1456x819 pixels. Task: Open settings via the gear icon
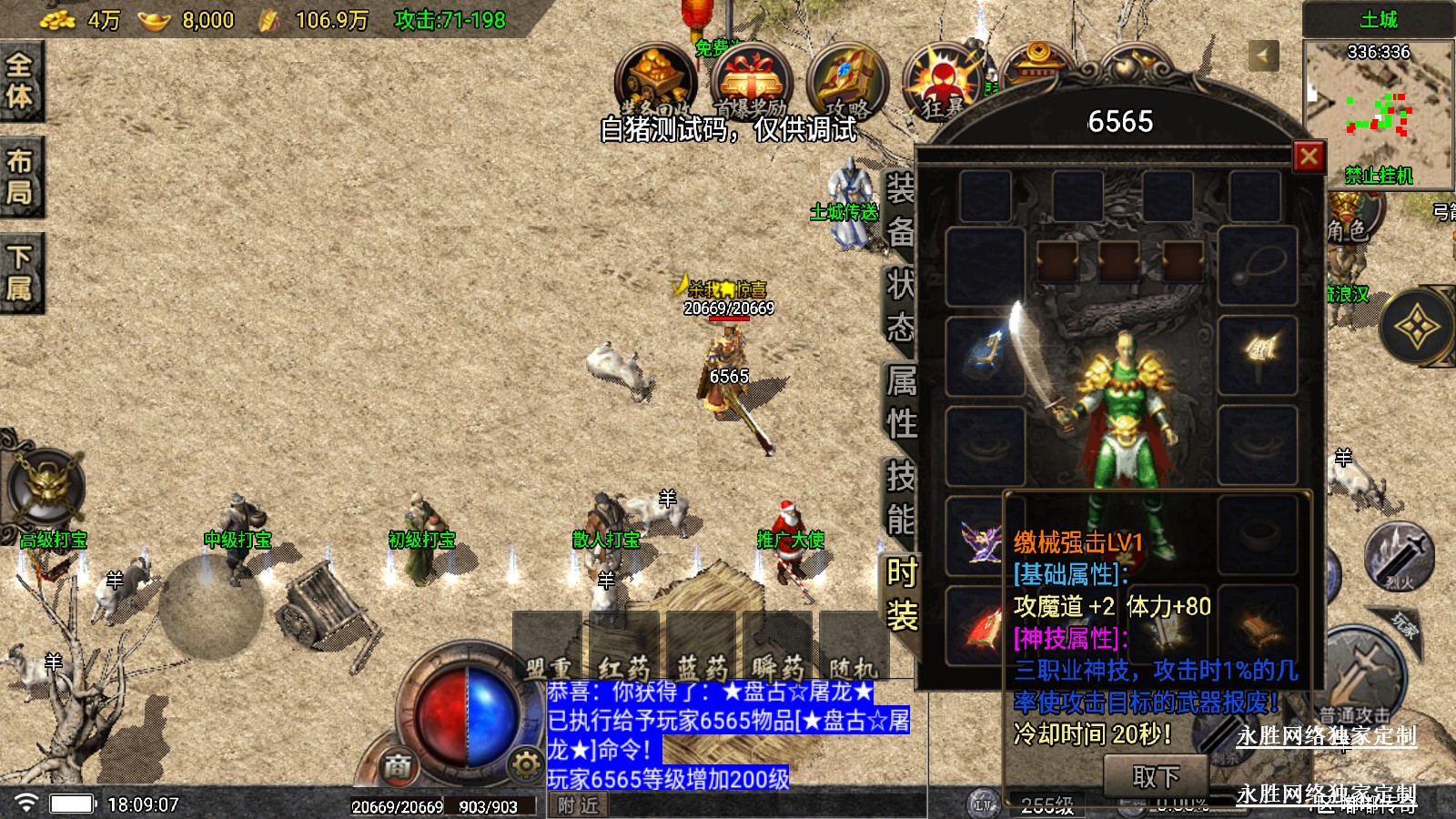click(525, 764)
